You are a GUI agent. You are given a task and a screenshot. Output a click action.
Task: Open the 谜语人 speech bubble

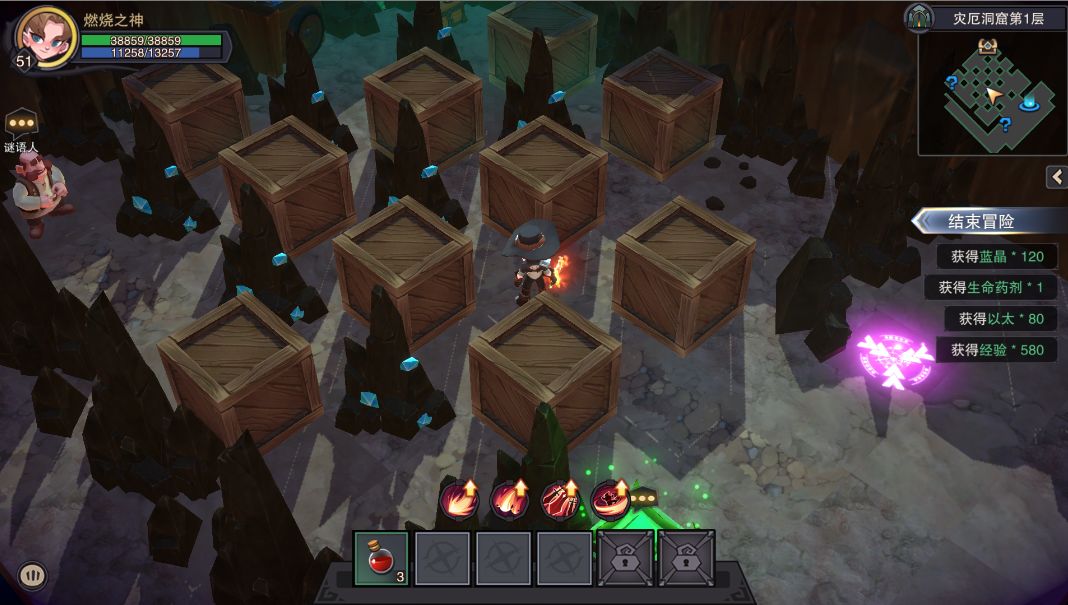click(21, 124)
